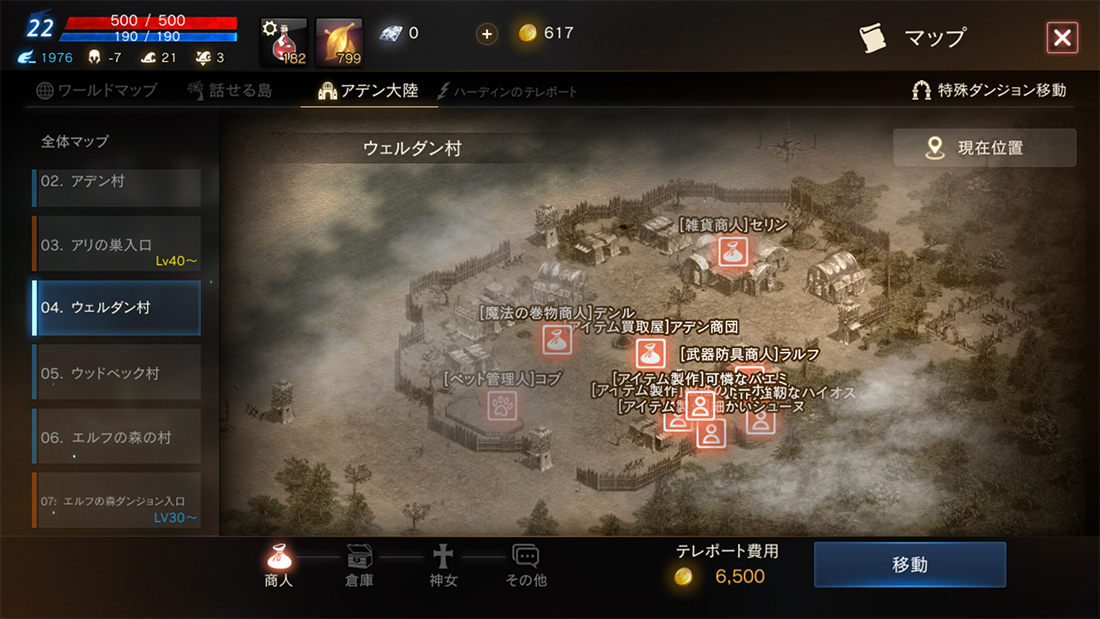Show 現在位置 on the map
Image resolution: width=1100 pixels, height=619 pixels.
coord(984,148)
